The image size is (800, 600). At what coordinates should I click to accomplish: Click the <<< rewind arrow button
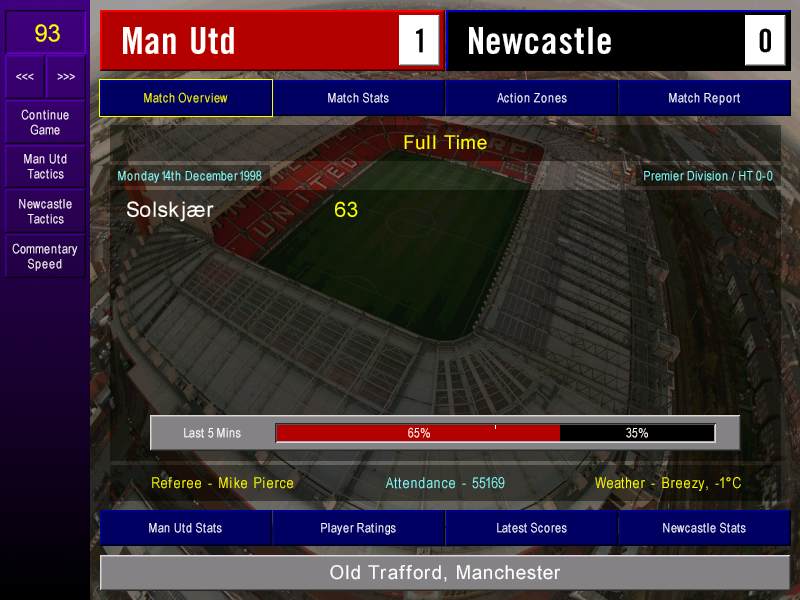[x=25, y=77]
